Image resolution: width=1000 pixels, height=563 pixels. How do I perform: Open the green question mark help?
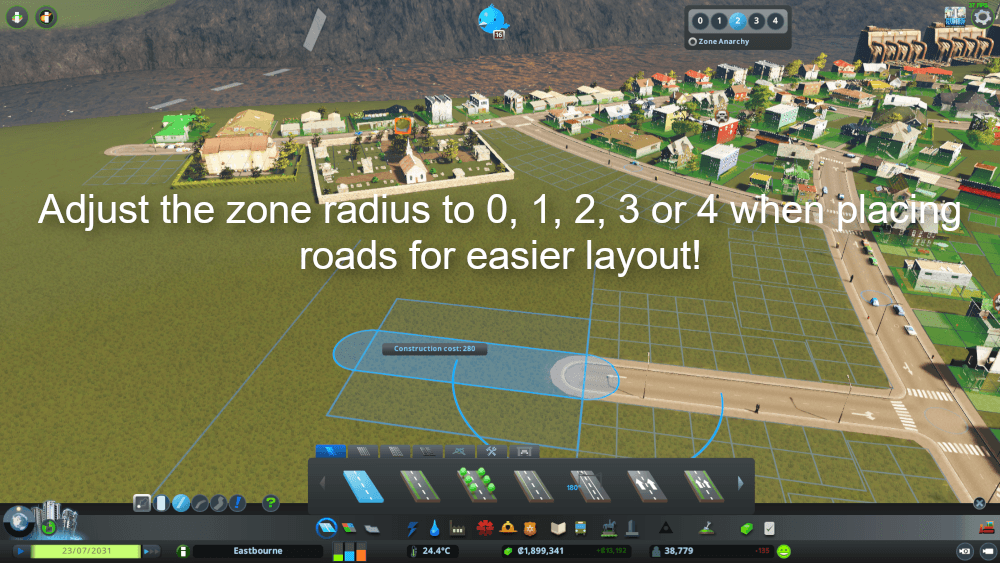[270, 502]
